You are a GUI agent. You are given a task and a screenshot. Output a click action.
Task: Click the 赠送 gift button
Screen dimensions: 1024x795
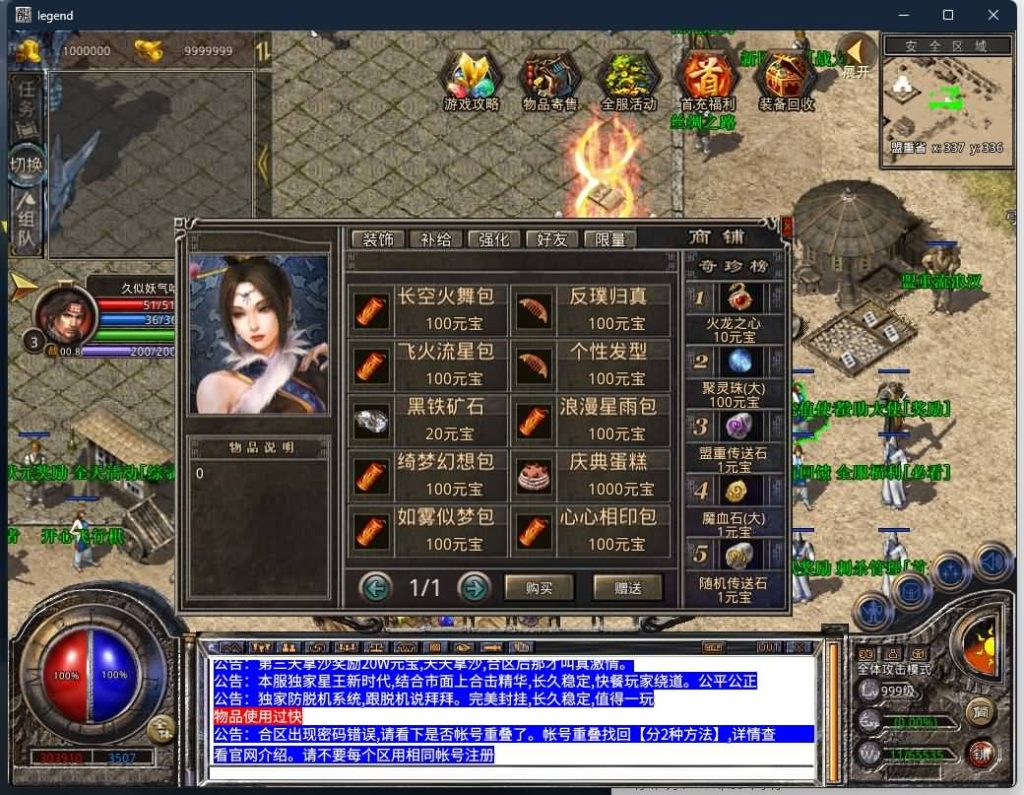click(627, 588)
